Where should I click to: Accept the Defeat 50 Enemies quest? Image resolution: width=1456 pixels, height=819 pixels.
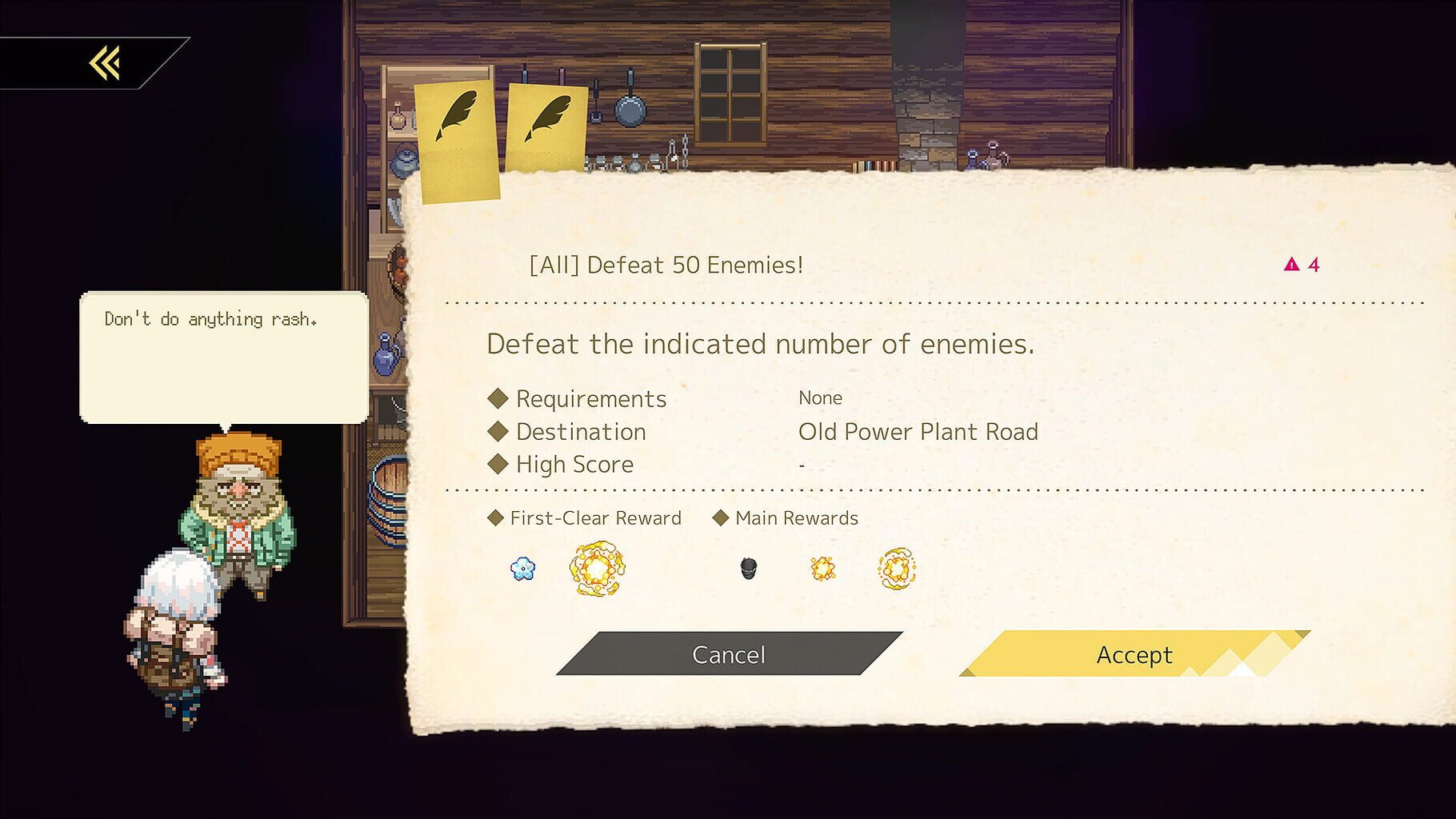(x=1133, y=655)
